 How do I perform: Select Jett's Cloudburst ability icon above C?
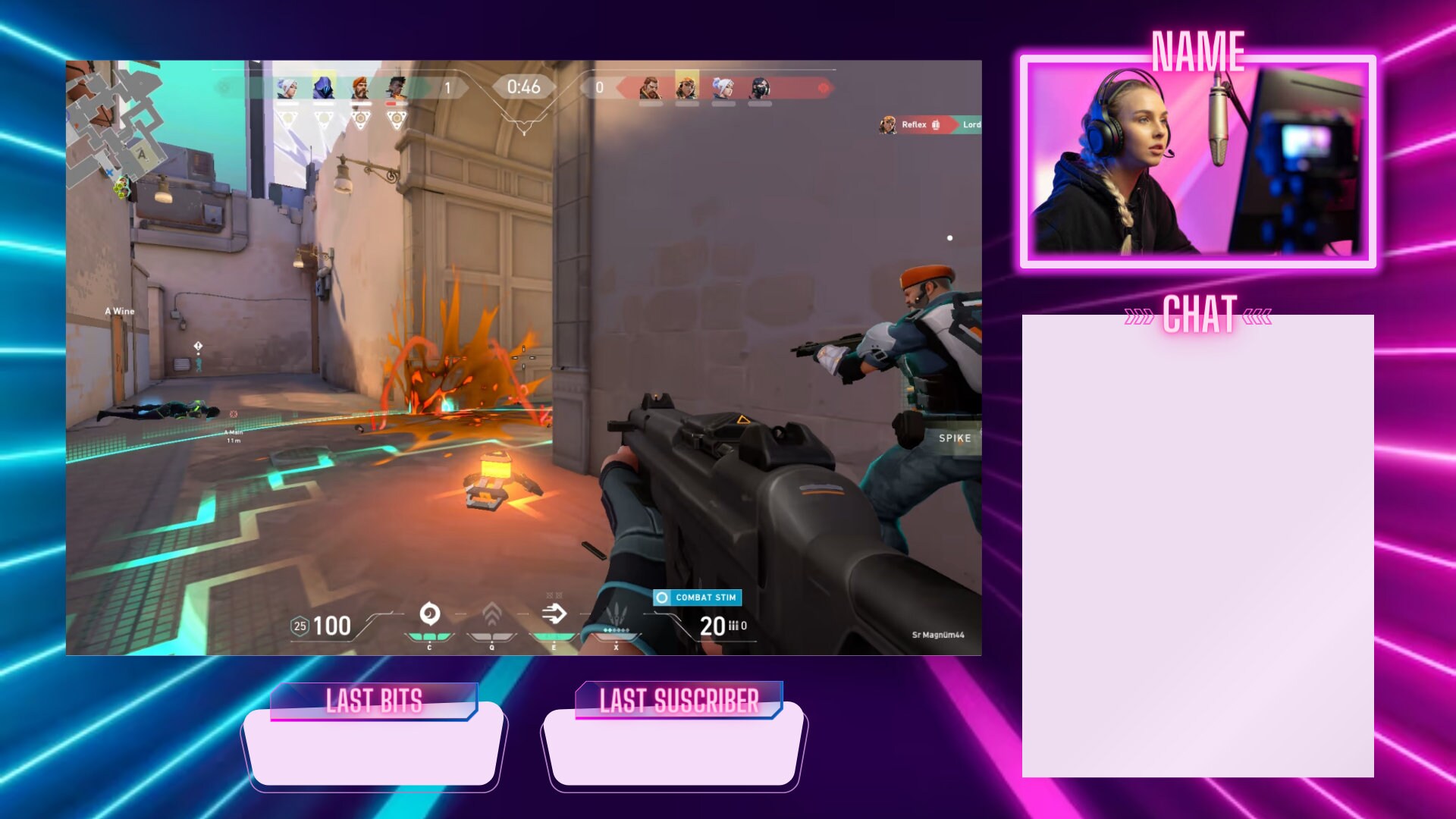pos(429,614)
